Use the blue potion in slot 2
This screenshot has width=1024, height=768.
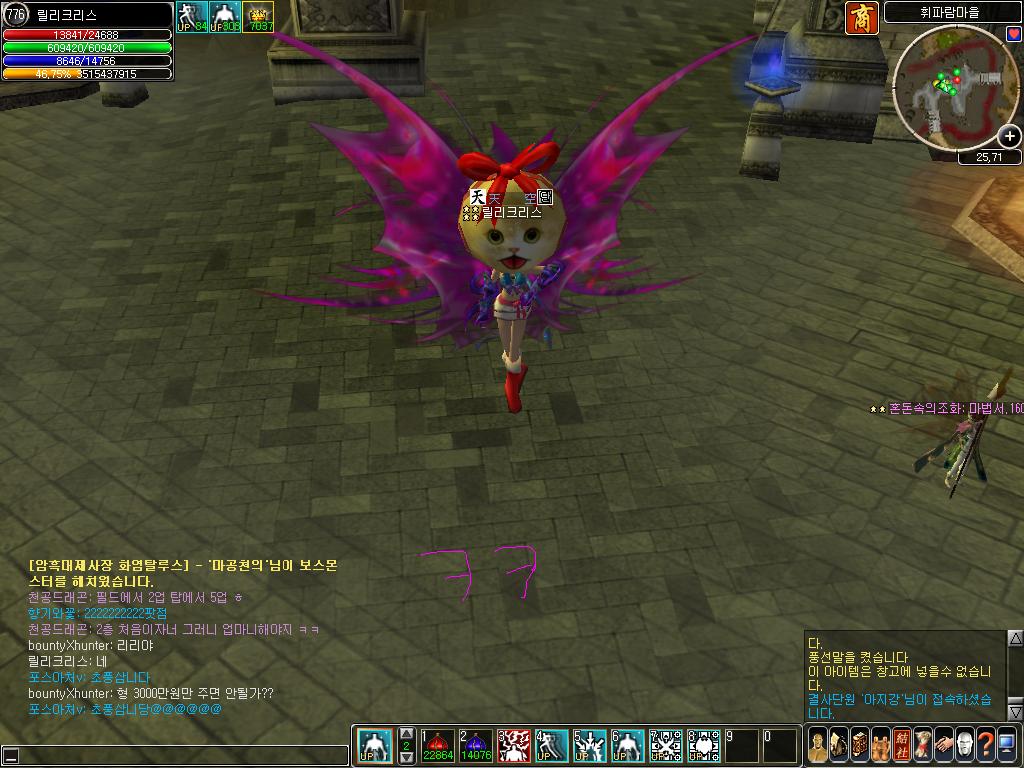click(x=475, y=746)
